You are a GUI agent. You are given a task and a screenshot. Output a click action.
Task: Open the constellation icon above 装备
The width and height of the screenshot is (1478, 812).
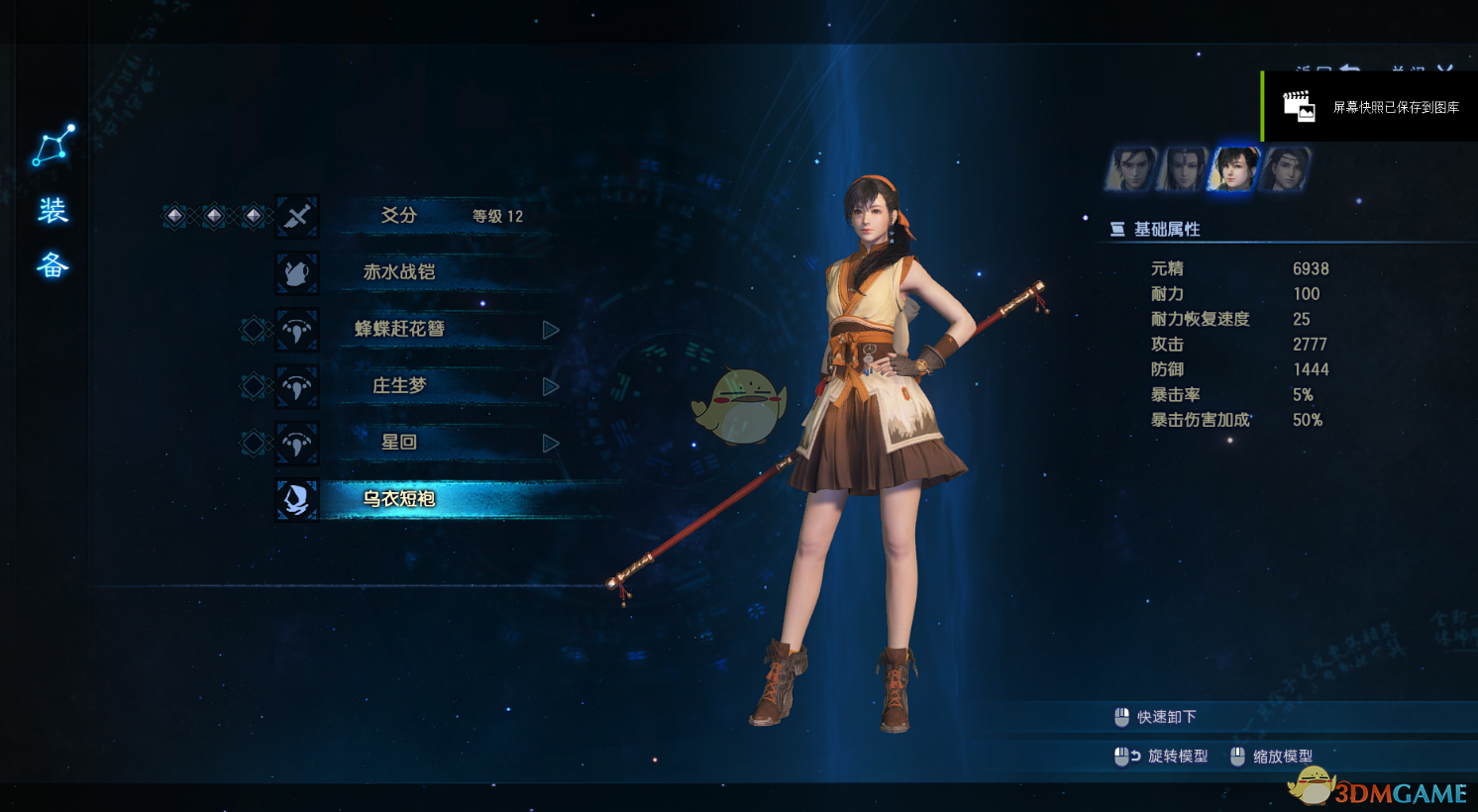pos(53,146)
